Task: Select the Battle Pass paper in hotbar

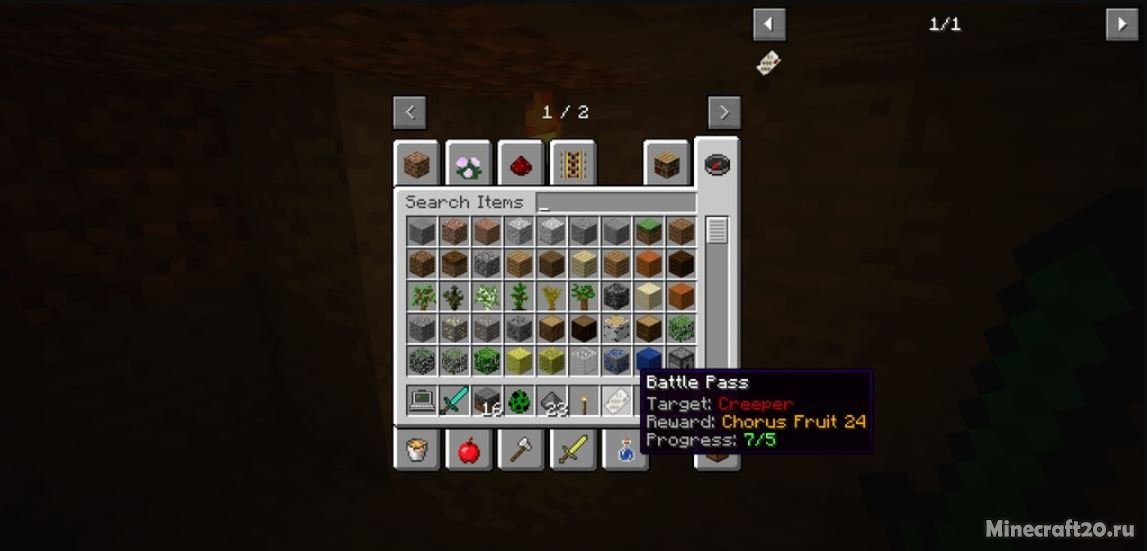Action: [x=616, y=401]
